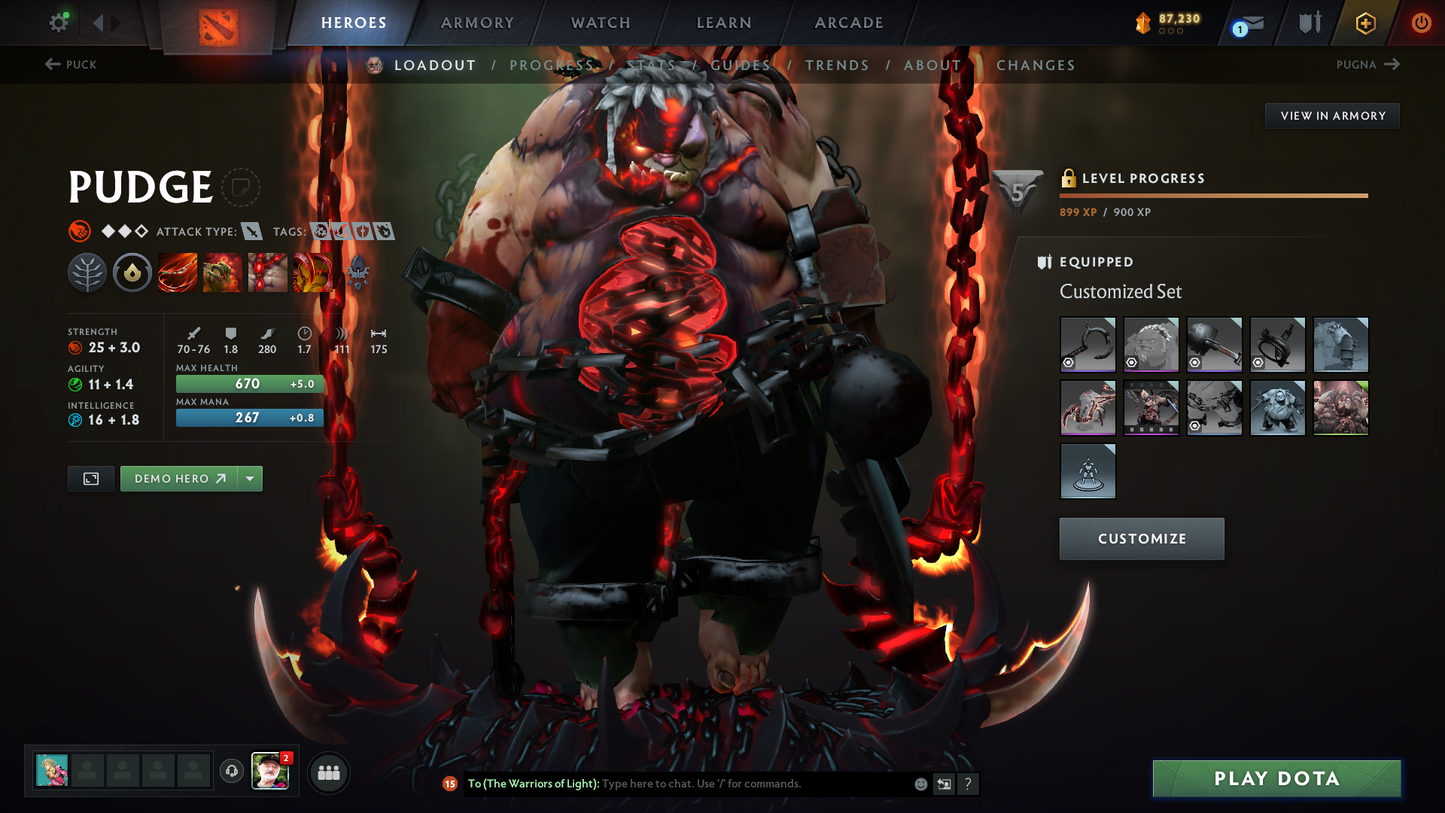1445x813 pixels.
Task: Click the Level Progress XP bar
Action: [1212, 194]
